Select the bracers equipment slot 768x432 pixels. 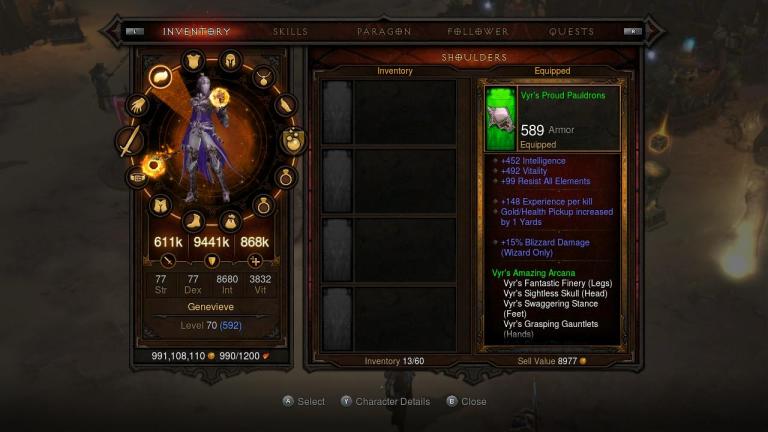point(284,104)
